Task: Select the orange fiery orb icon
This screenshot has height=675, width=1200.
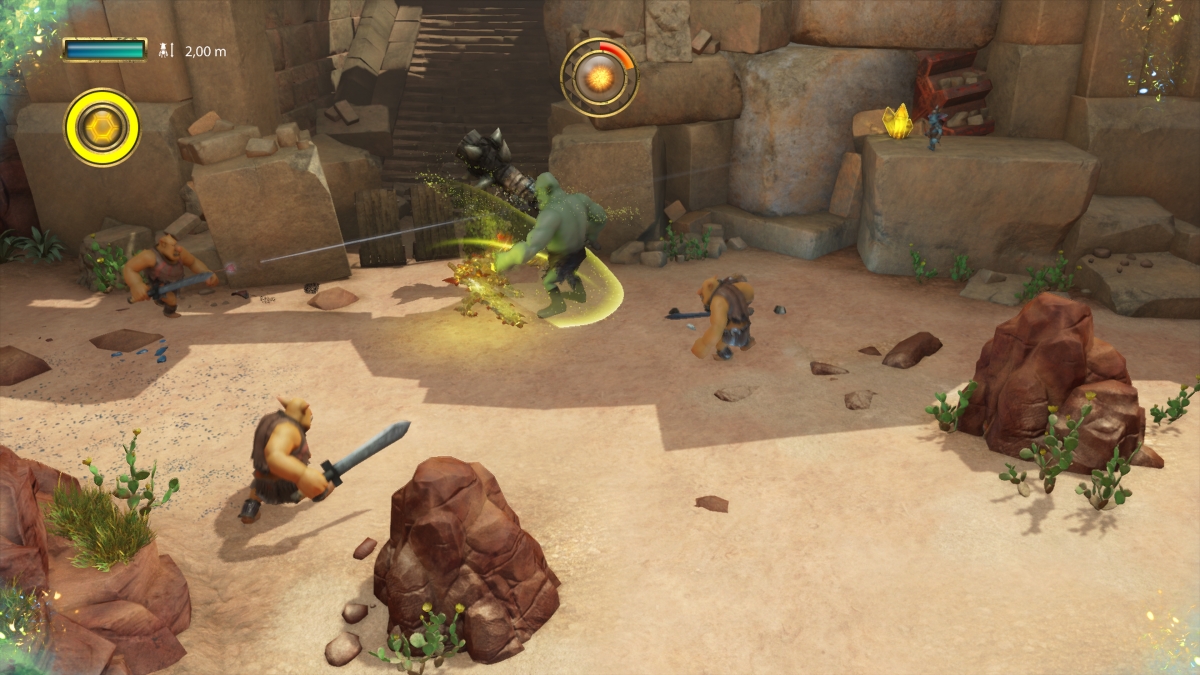Action: (x=599, y=76)
